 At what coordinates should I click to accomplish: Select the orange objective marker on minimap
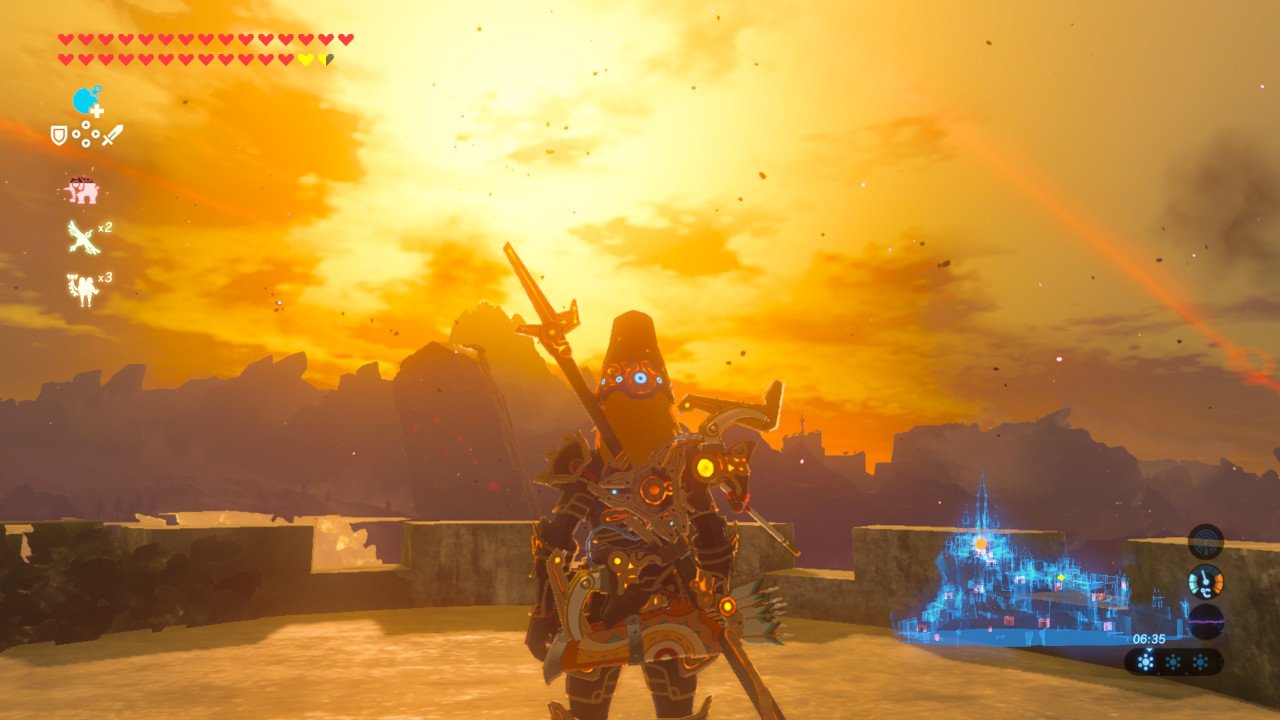[981, 543]
